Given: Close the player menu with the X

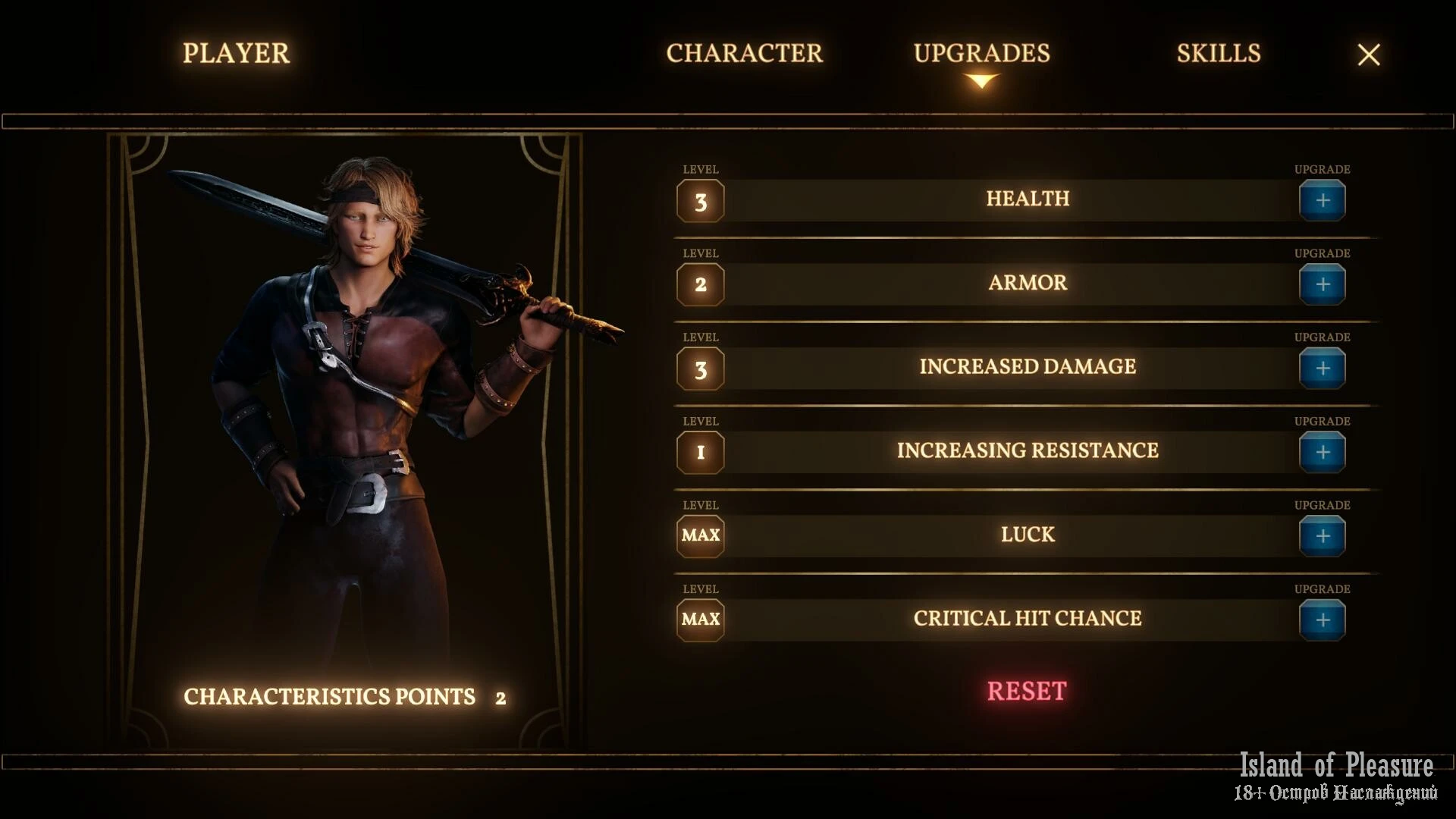Looking at the screenshot, I should [1368, 55].
